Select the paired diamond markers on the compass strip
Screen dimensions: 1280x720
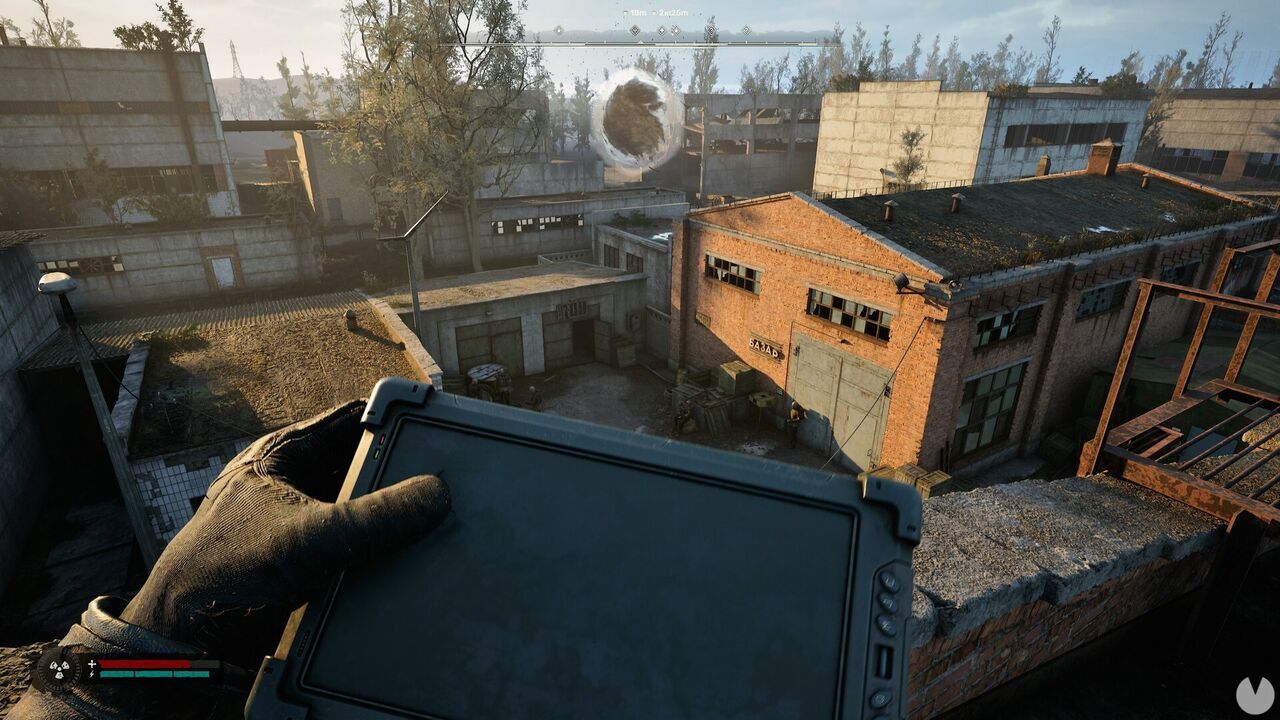[667, 30]
